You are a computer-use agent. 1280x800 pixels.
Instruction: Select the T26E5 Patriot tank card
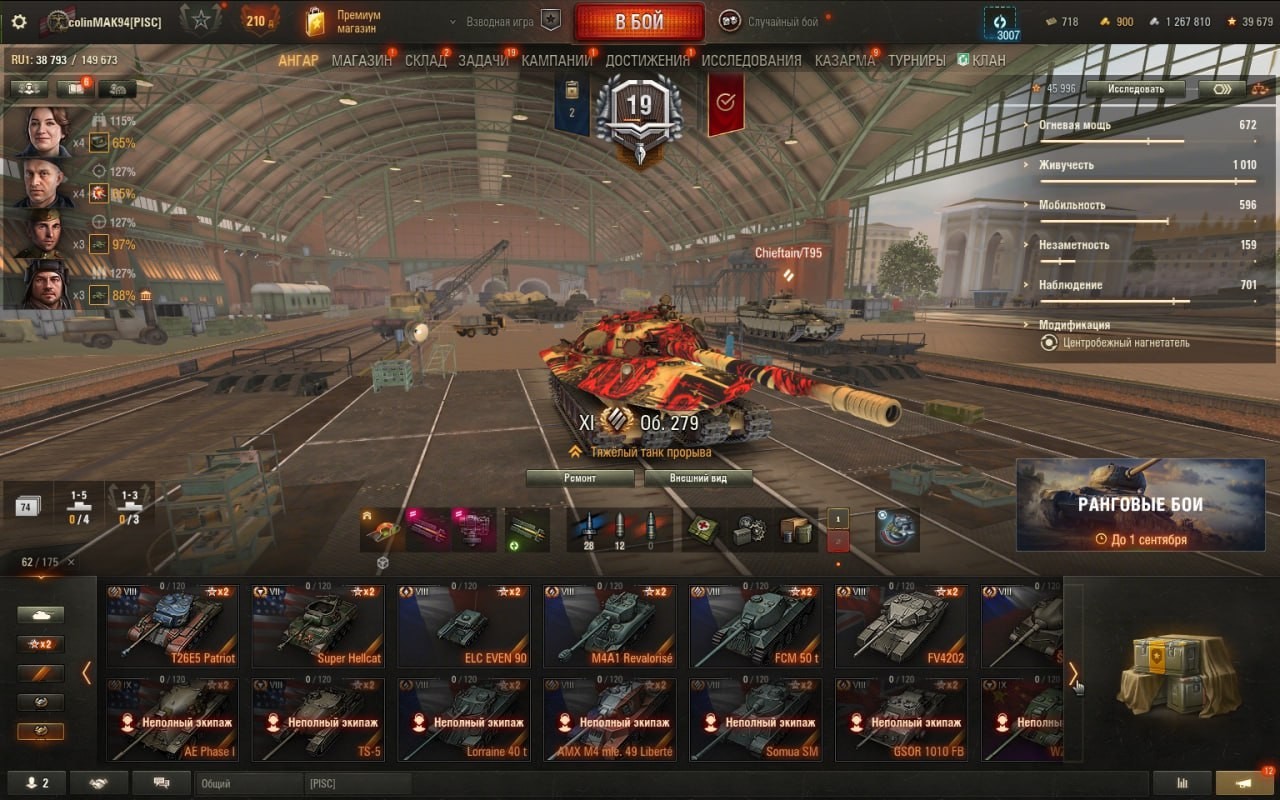click(172, 627)
